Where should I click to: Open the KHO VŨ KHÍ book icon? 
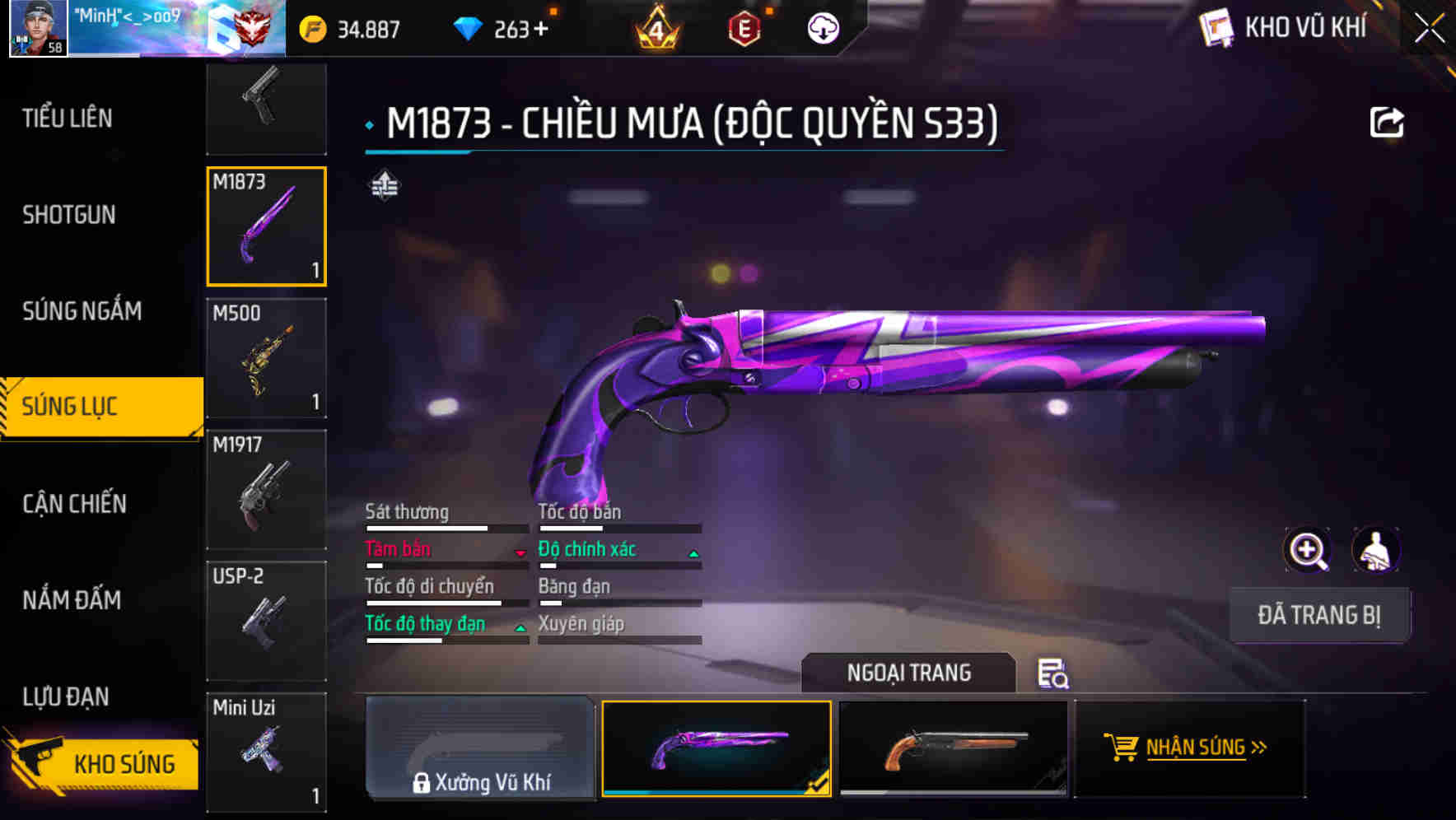pyautogui.click(x=1215, y=27)
